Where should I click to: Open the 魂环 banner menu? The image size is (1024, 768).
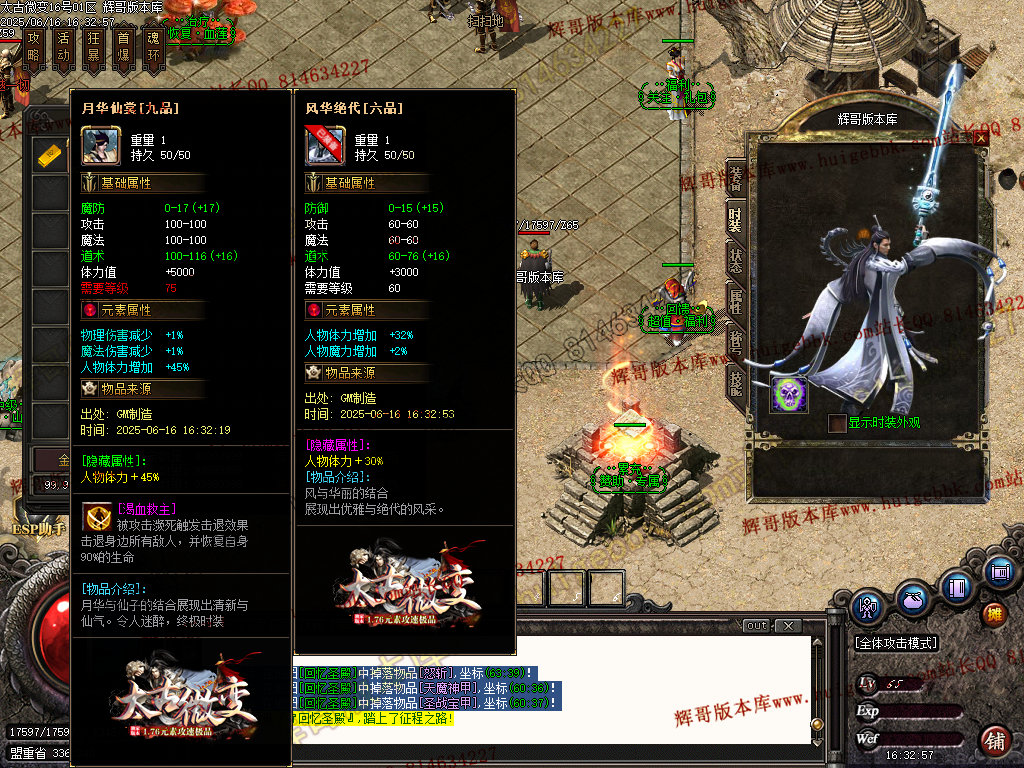tap(153, 48)
